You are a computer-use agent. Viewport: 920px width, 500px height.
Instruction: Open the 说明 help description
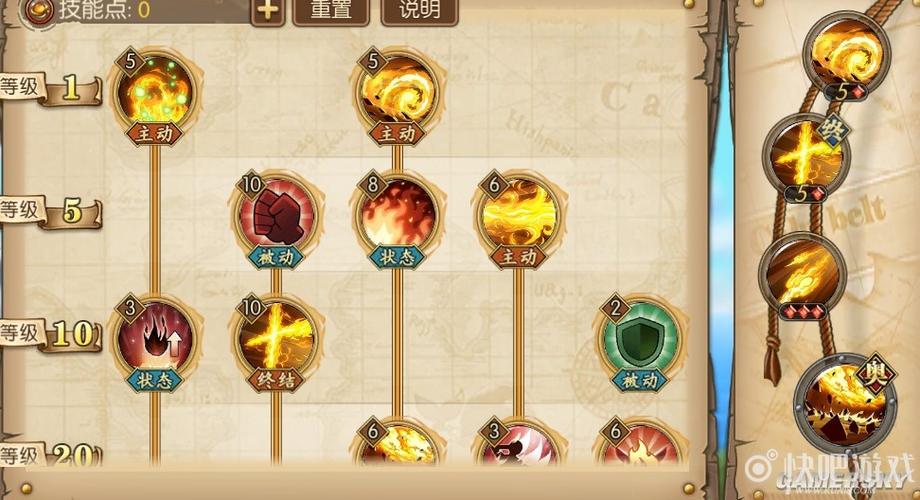[419, 11]
